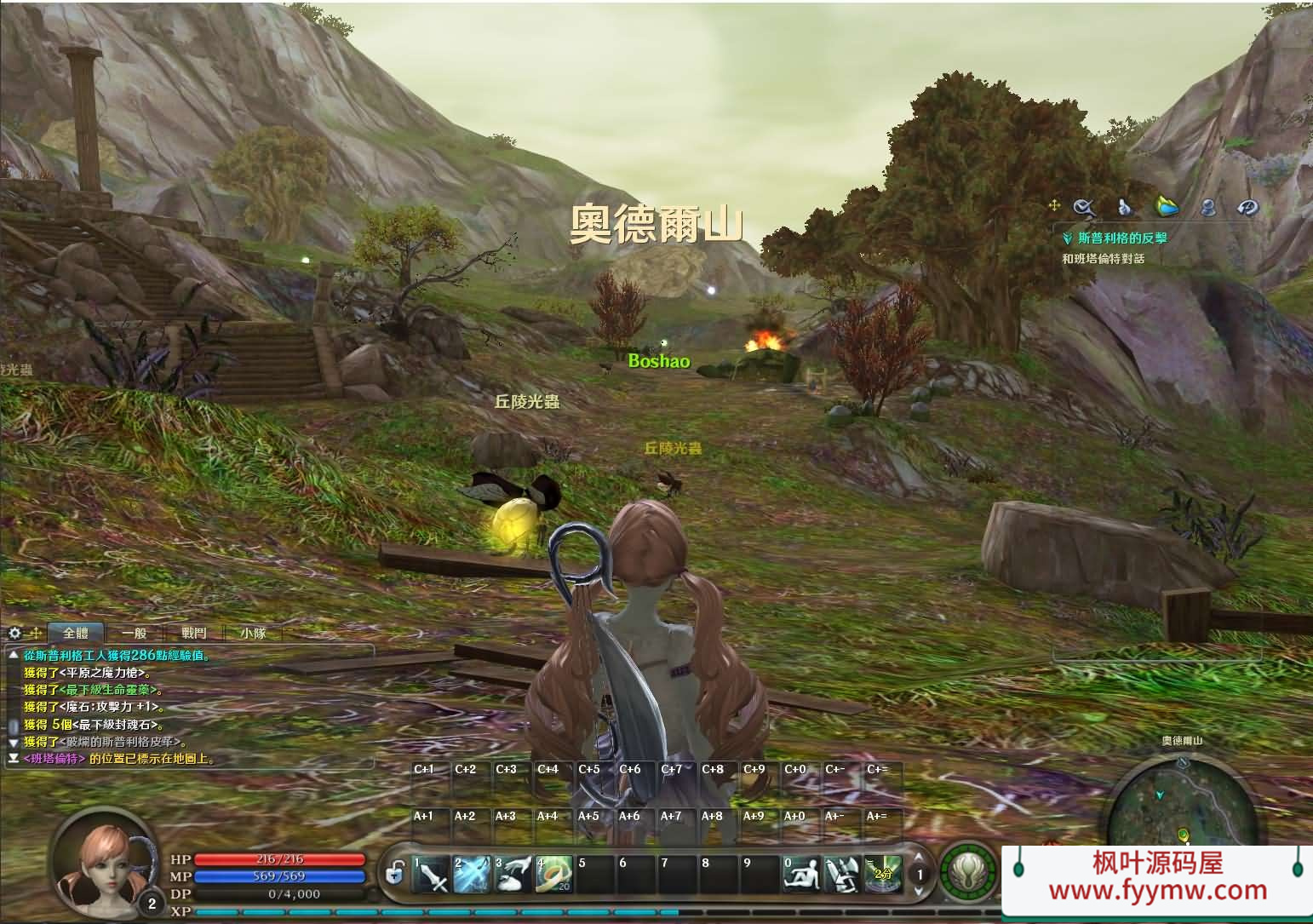Open the chat window settings gear icon
The width and height of the screenshot is (1313, 924).
click(14, 633)
